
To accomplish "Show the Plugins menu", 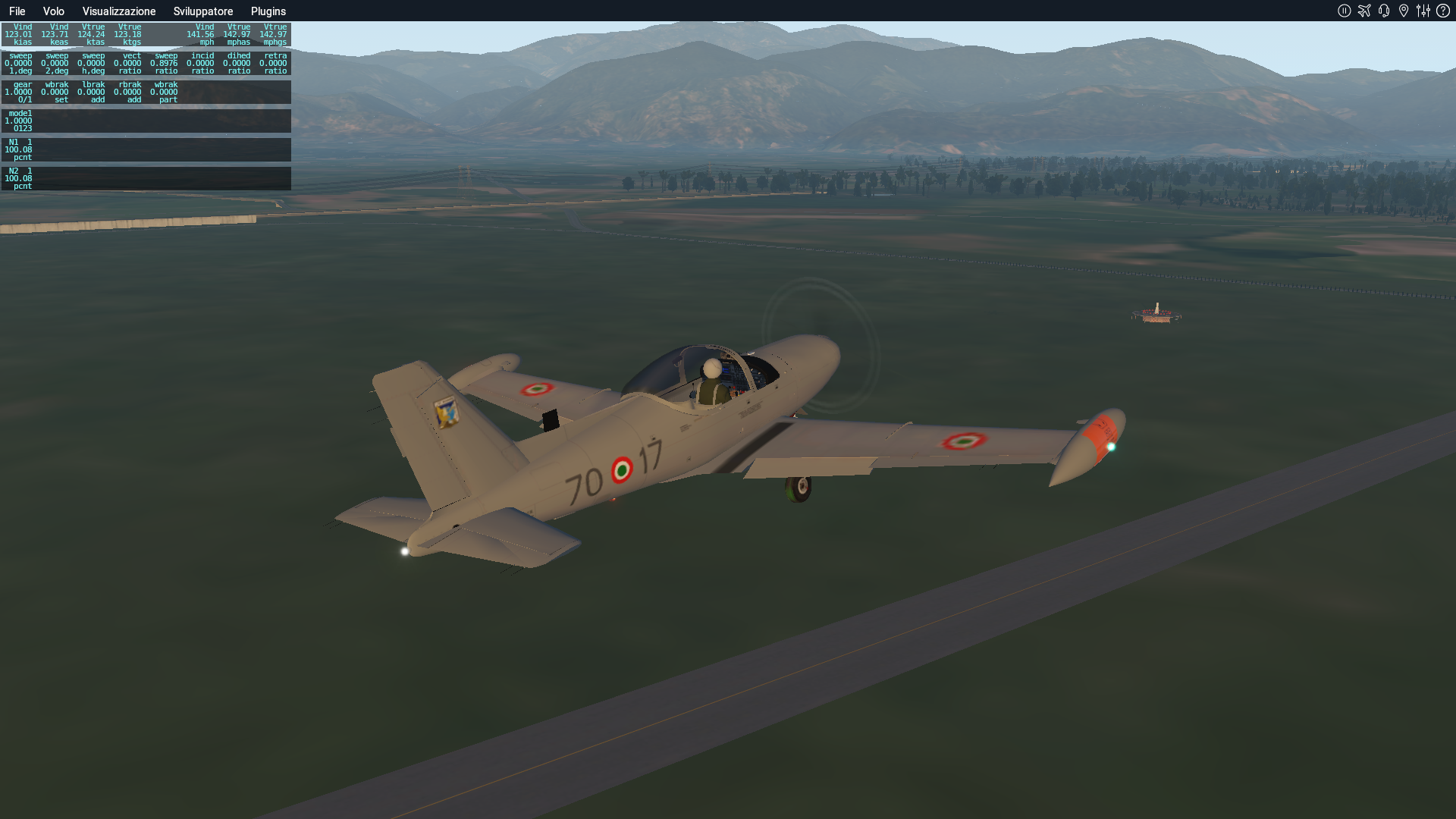I will tap(268, 11).
